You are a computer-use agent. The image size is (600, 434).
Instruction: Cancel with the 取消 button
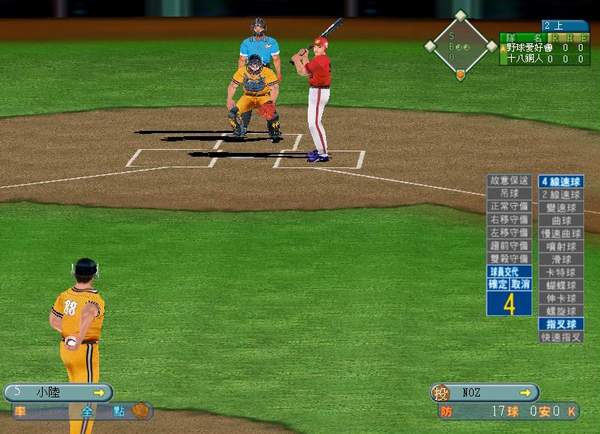521,284
